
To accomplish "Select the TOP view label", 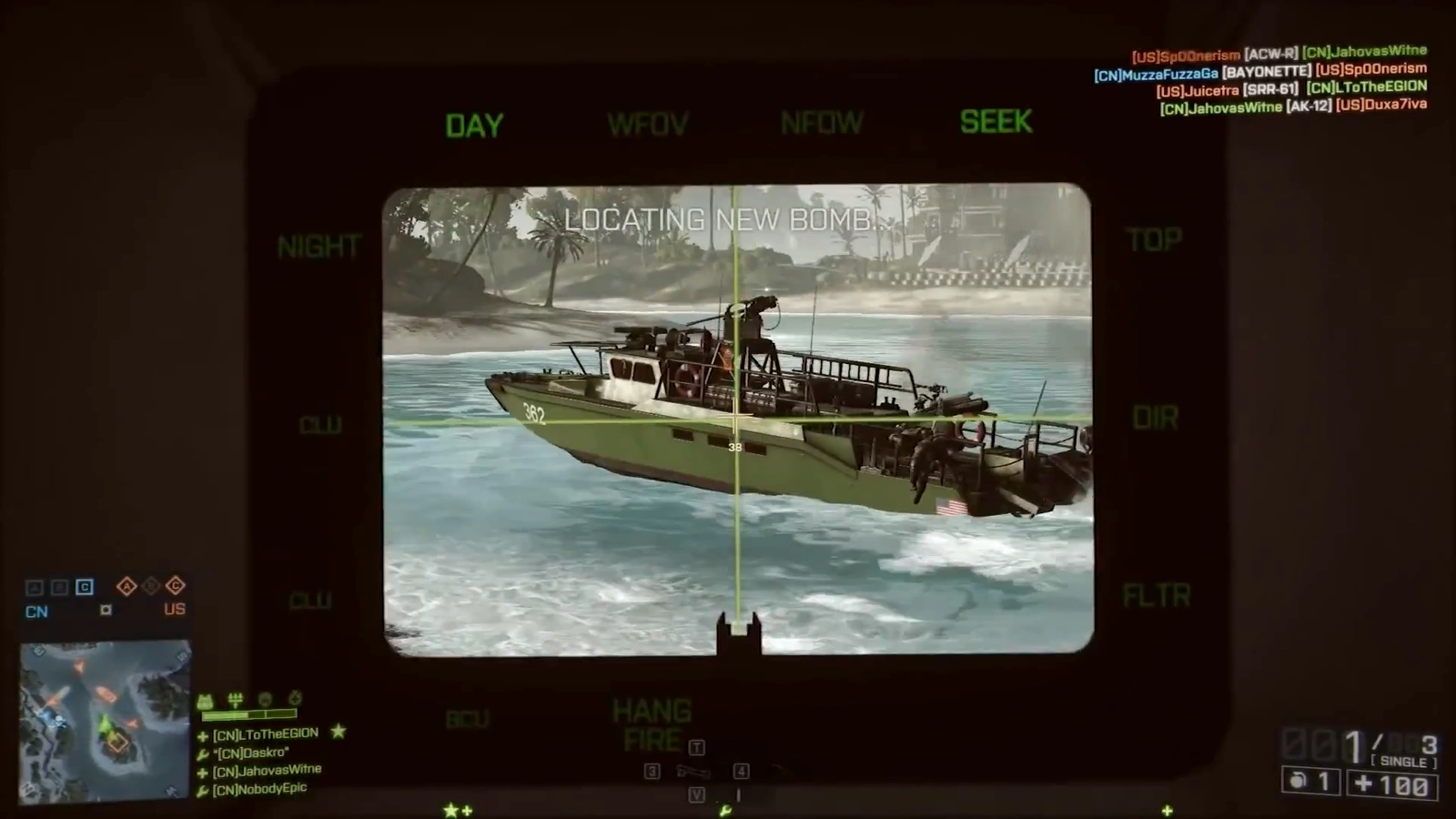I will (x=1154, y=239).
